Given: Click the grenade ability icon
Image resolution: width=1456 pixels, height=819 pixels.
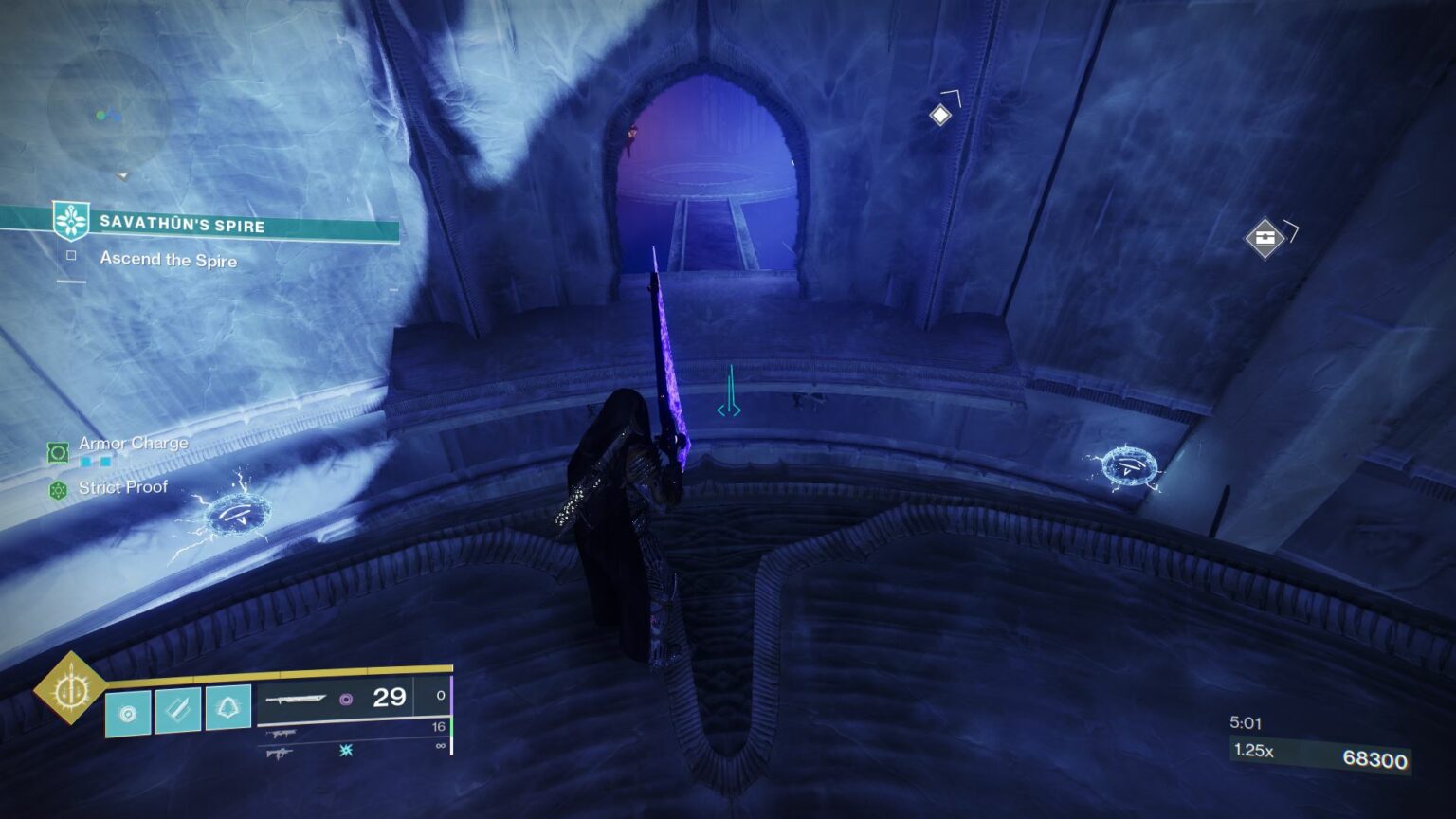Looking at the screenshot, I should [x=128, y=714].
